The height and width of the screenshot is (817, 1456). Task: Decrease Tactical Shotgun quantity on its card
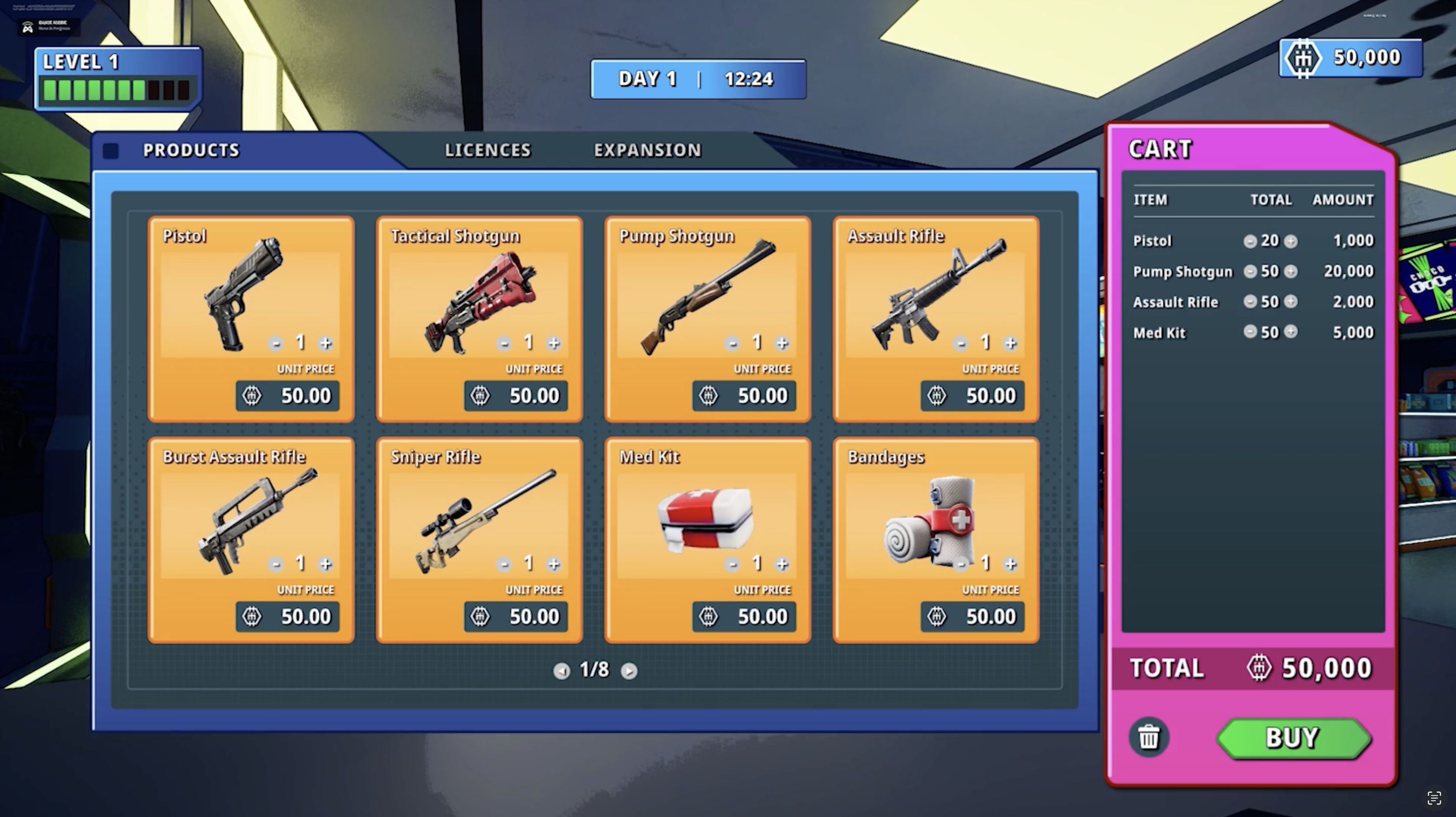504,343
